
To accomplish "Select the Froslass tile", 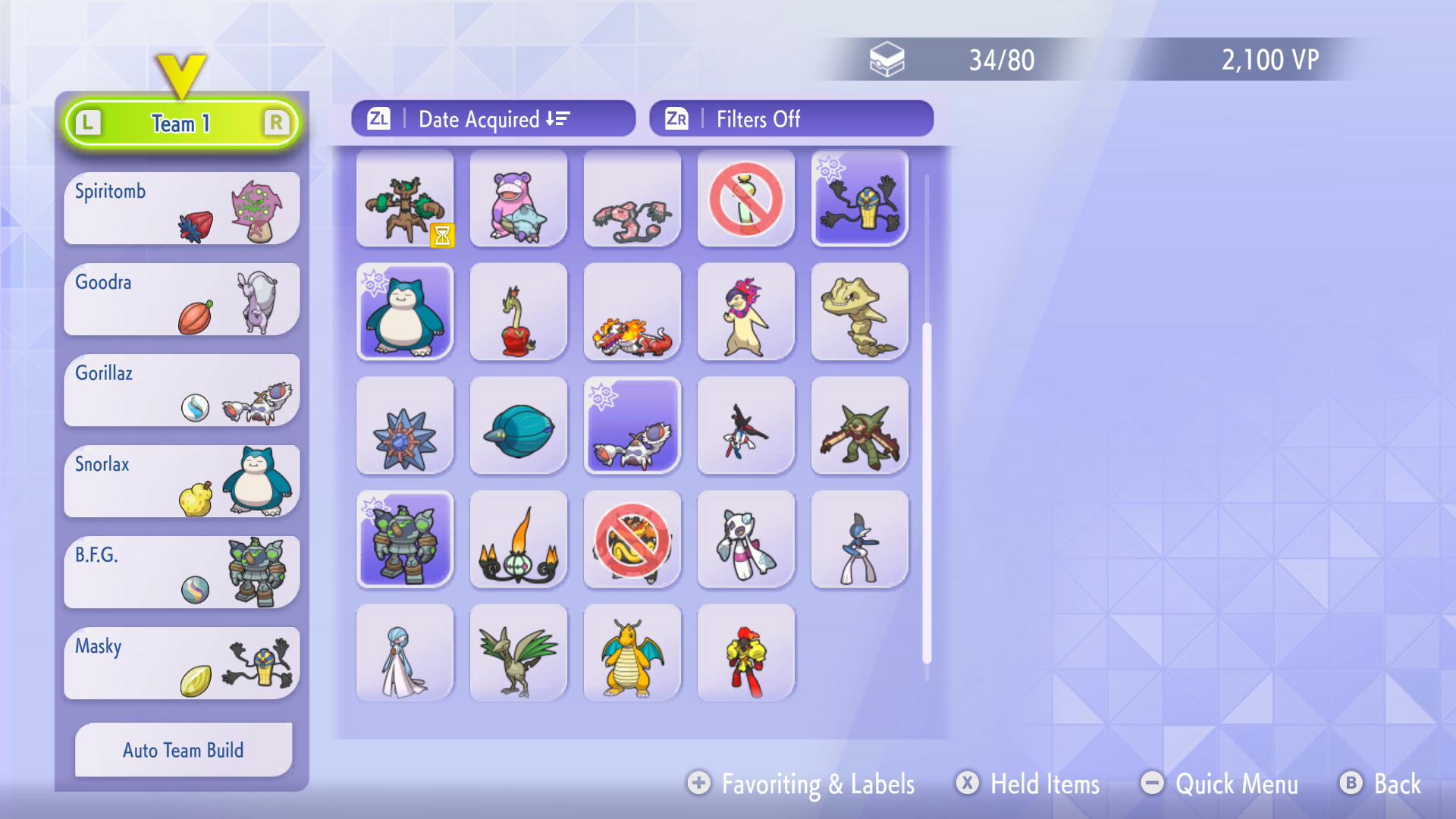I will click(746, 540).
